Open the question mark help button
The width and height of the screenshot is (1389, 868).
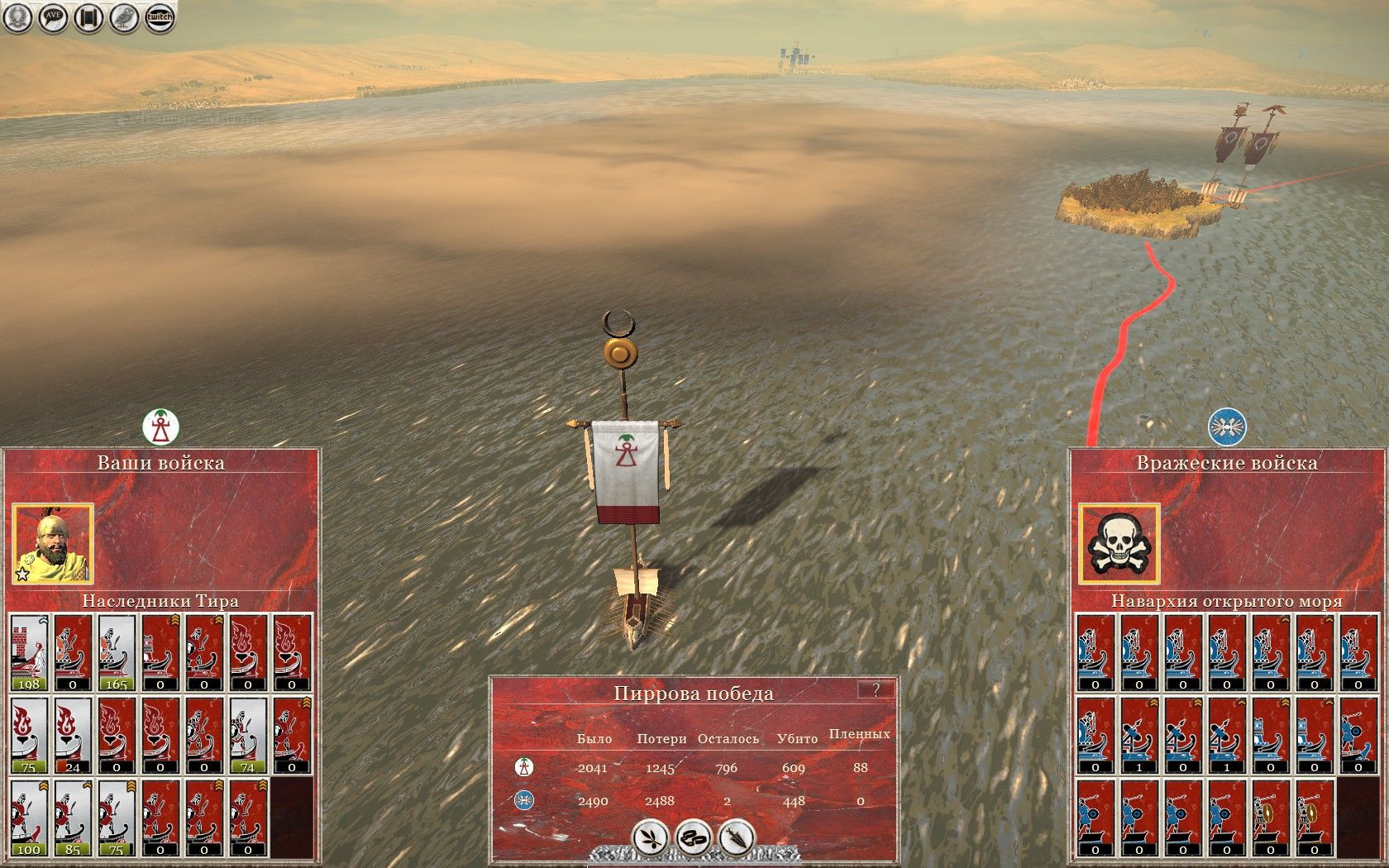pyautogui.click(x=876, y=689)
